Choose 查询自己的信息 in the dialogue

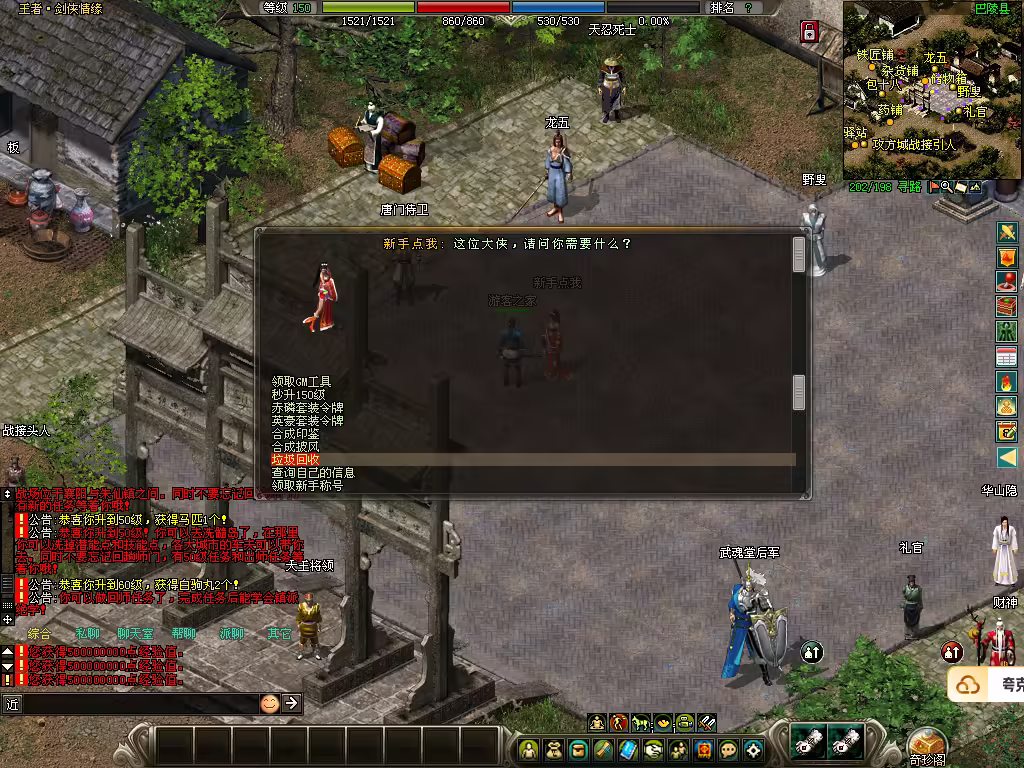[313, 473]
